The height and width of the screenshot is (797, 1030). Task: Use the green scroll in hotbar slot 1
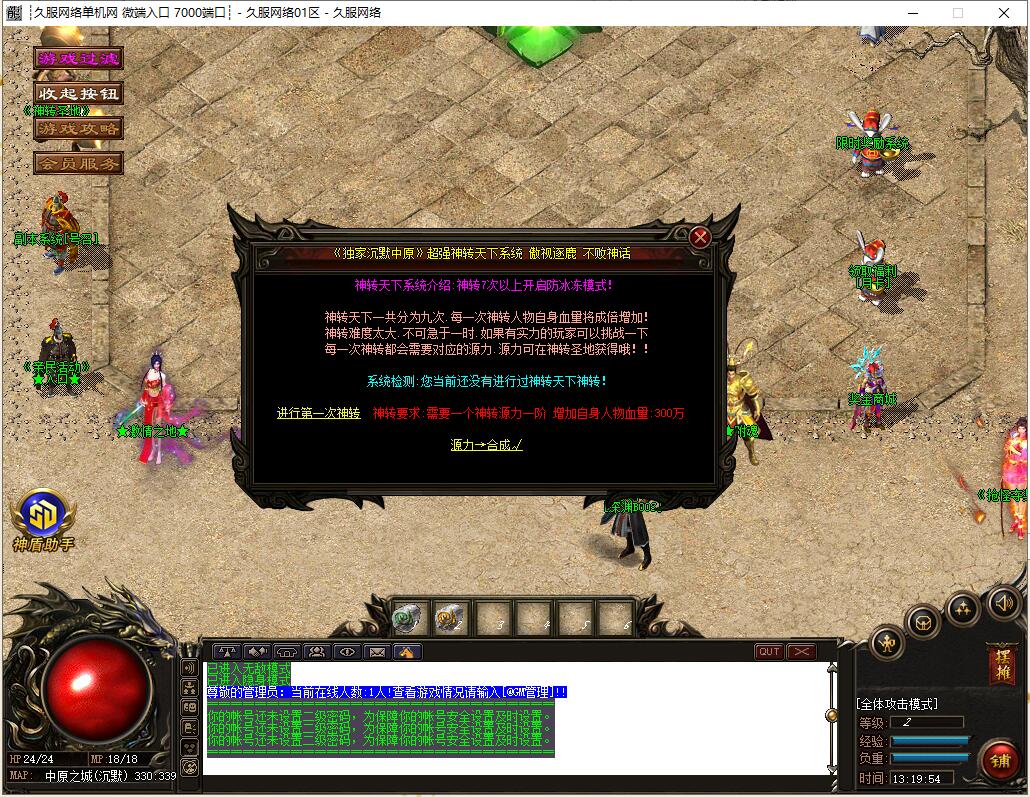408,619
